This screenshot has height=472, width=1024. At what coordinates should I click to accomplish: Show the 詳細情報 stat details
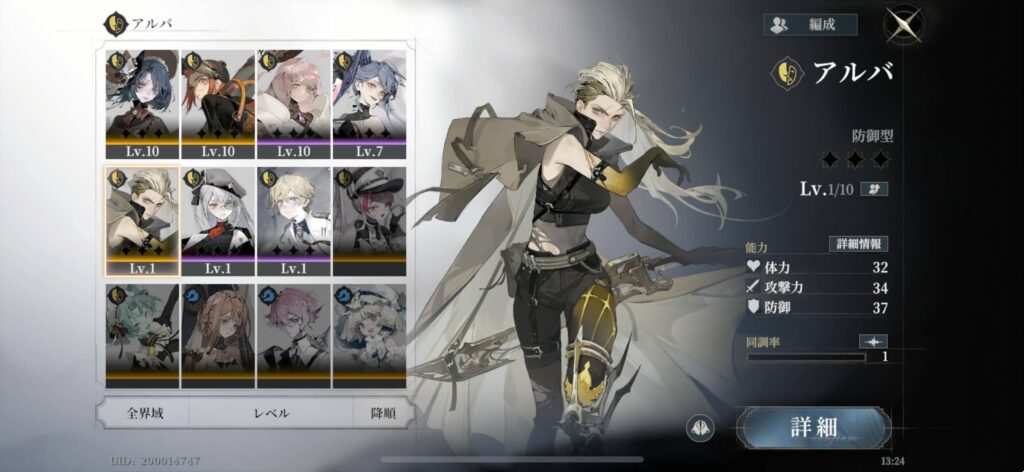(x=857, y=244)
